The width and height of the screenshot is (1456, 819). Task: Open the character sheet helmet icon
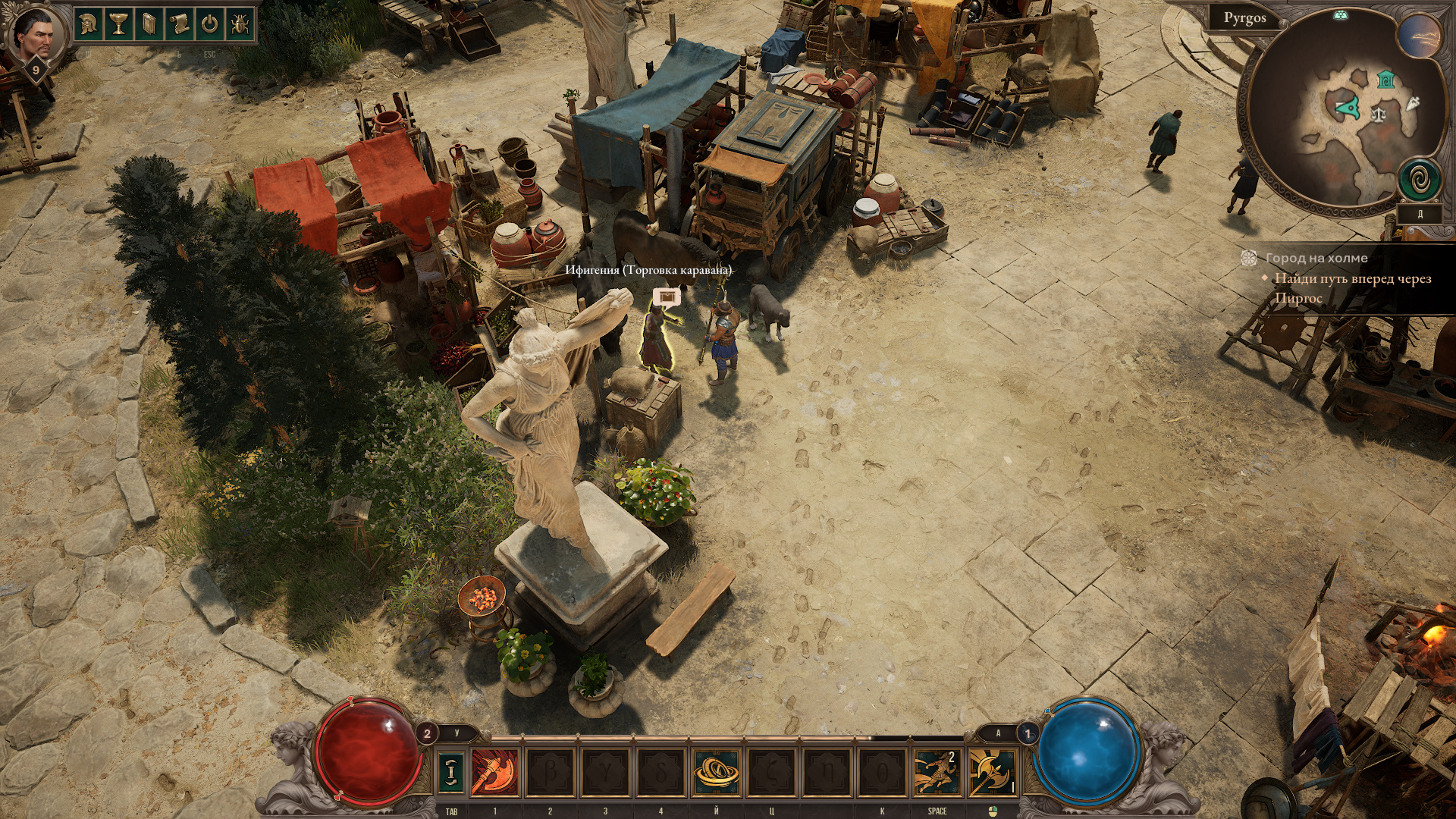(x=89, y=24)
